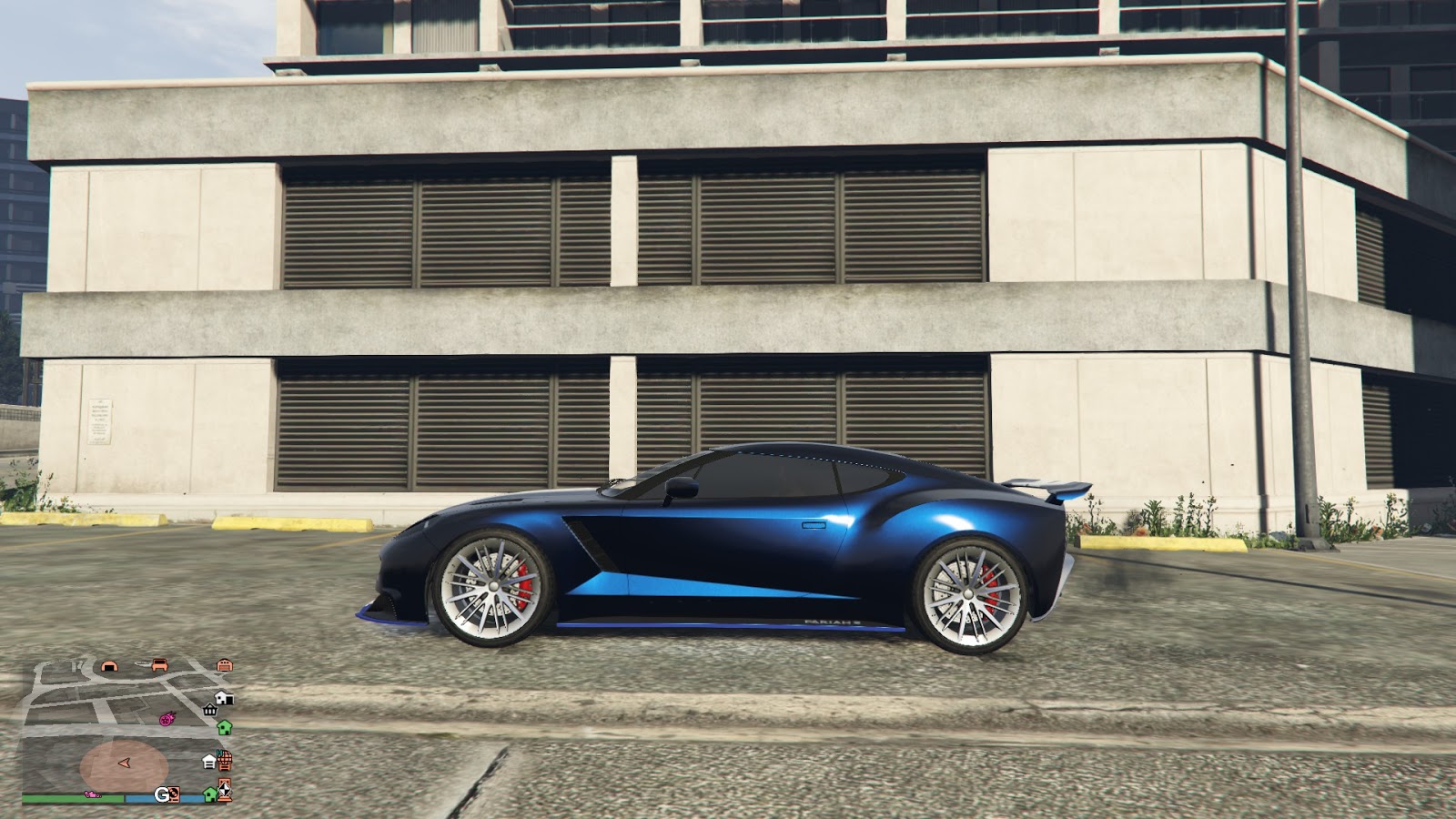Select the orange bunker blip on the minimap
The width and height of the screenshot is (1456, 819).
[109, 665]
